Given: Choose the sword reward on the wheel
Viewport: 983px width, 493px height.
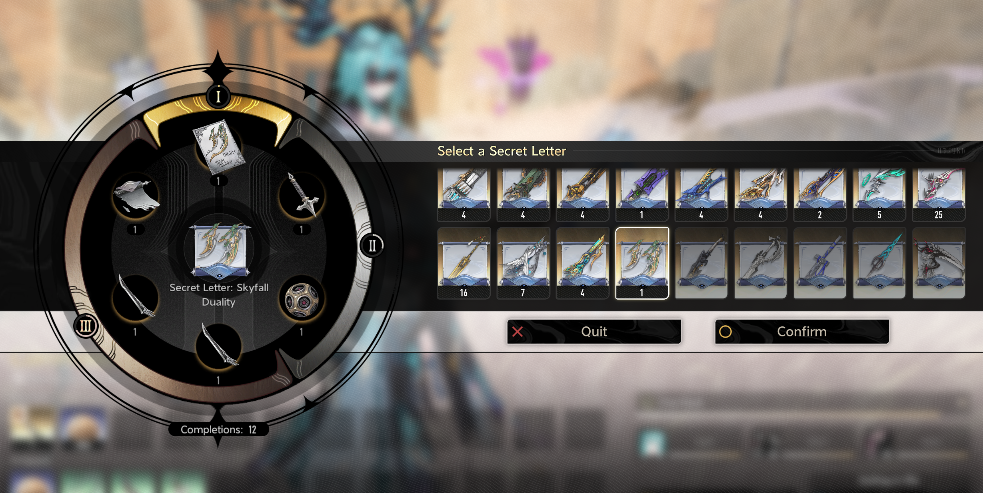Looking at the screenshot, I should [x=303, y=194].
